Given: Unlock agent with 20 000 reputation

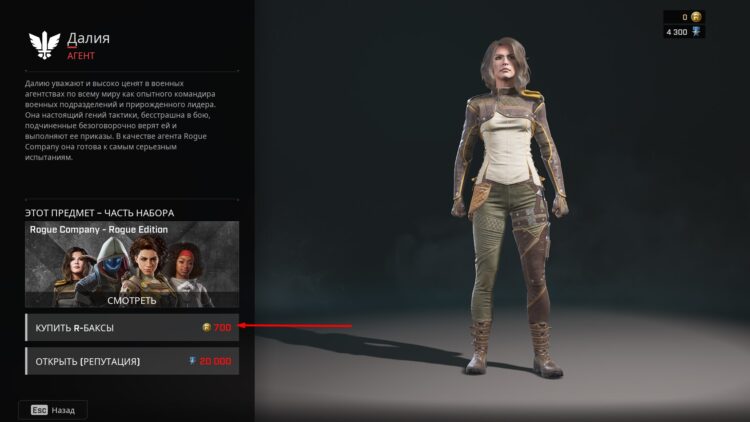Looking at the screenshot, I should click(x=132, y=361).
